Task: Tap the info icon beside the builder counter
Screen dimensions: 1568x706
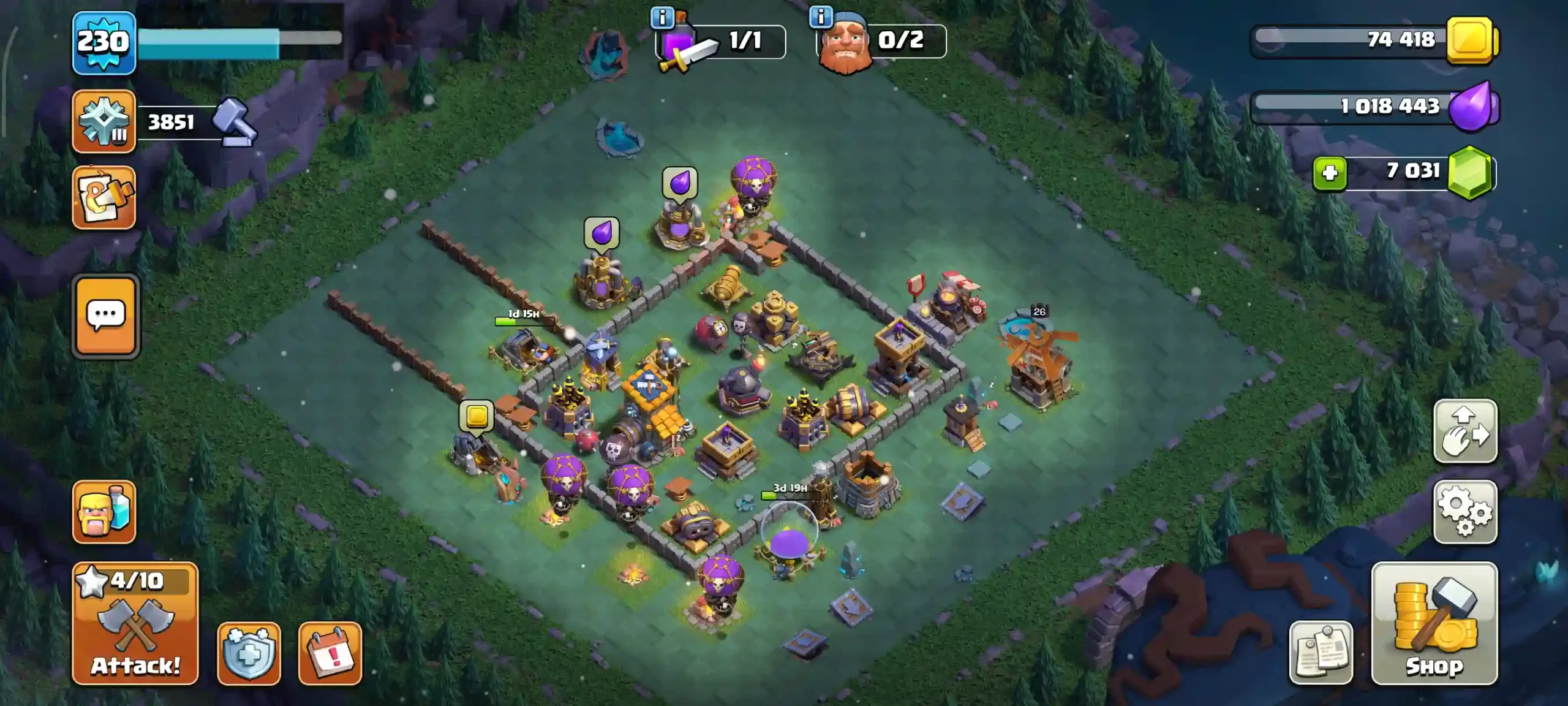Action: coord(820,16)
